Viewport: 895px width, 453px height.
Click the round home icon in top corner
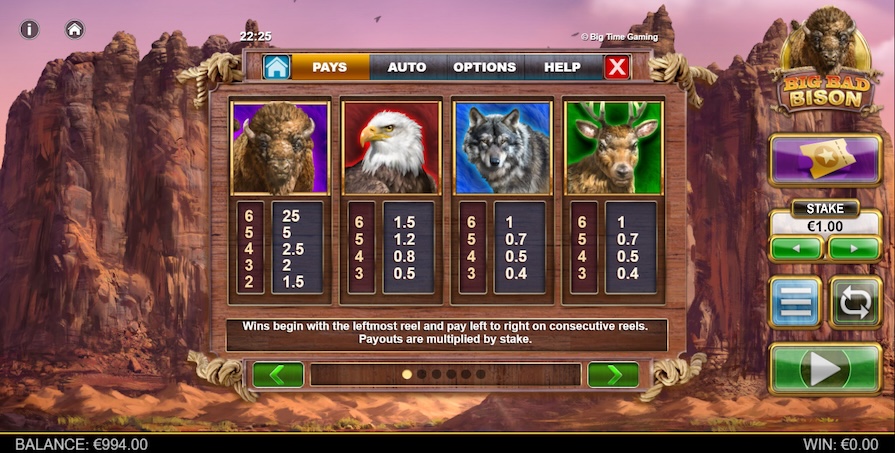pos(75,29)
